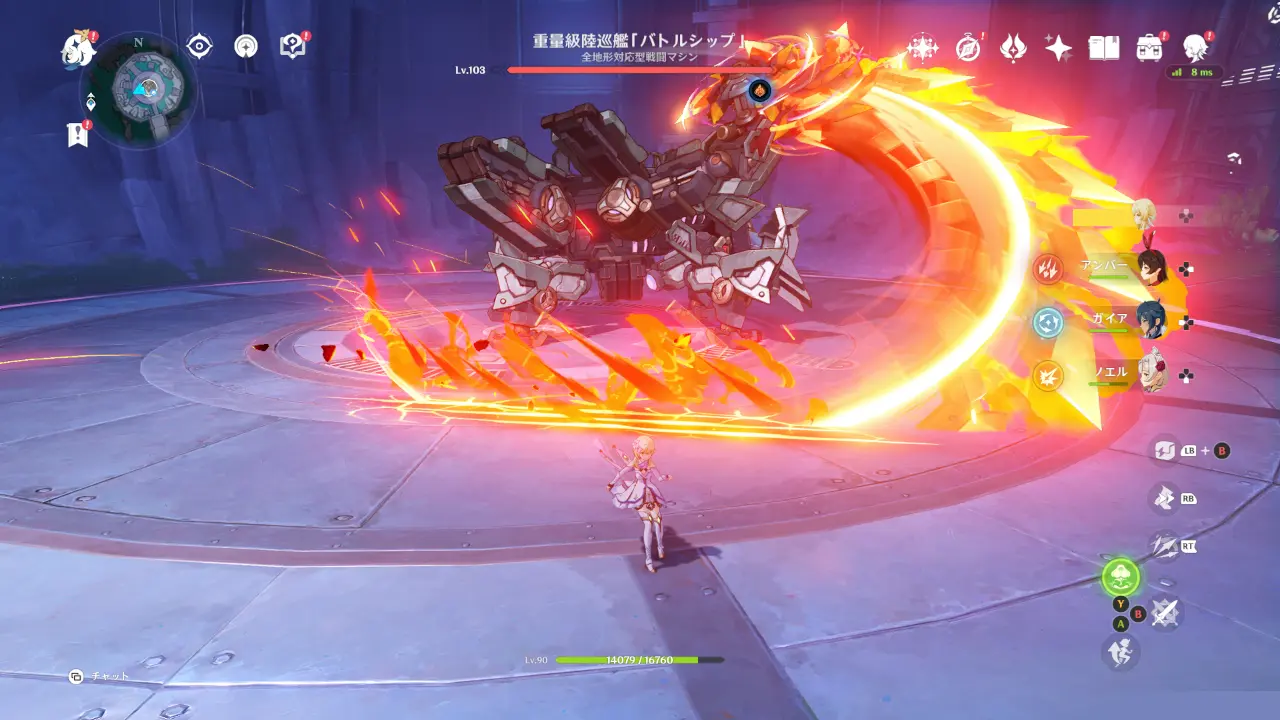Switch to party member ノエル
1280x720 pixels.
point(1153,374)
